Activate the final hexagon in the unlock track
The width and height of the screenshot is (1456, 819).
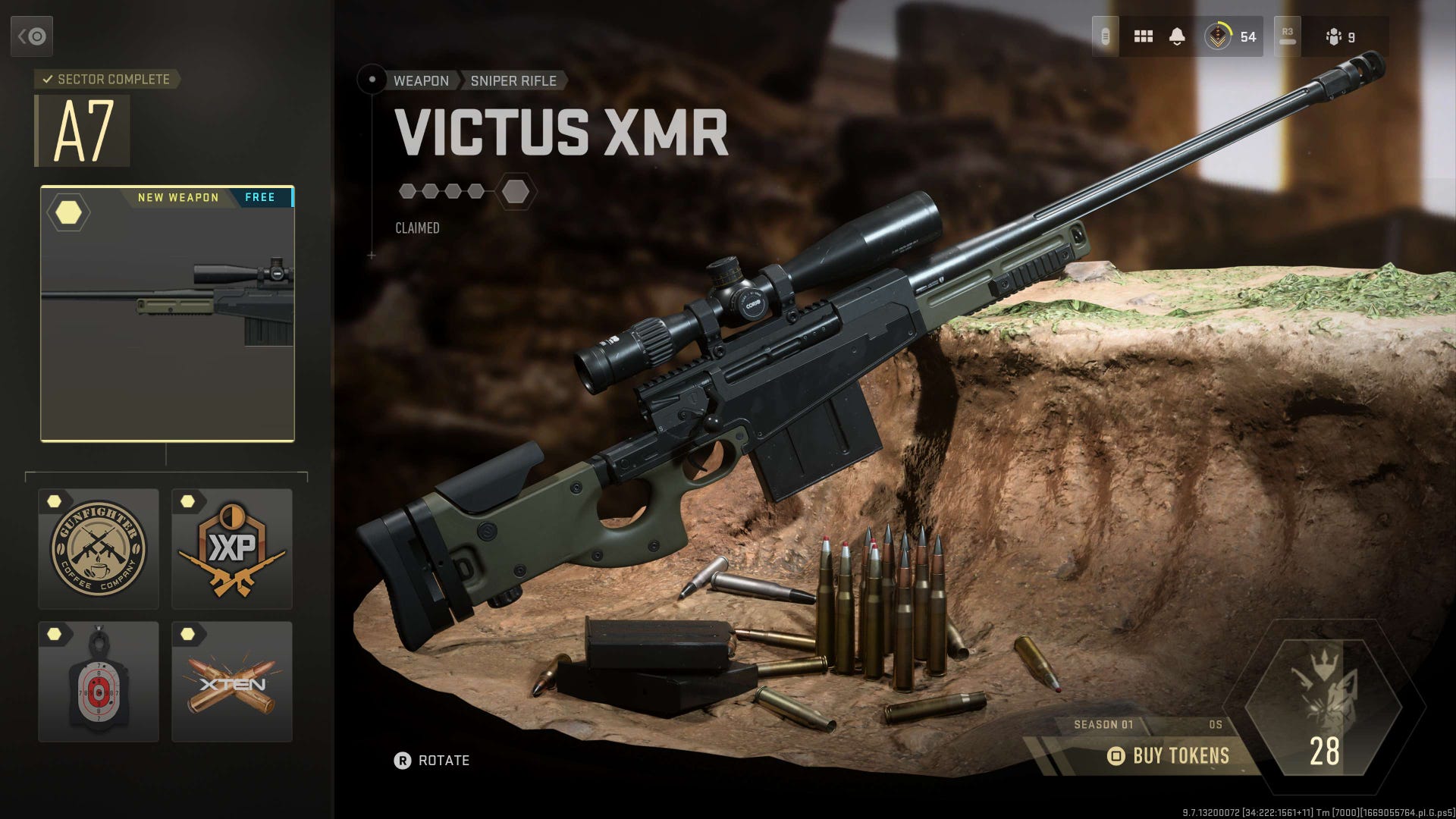tap(515, 191)
